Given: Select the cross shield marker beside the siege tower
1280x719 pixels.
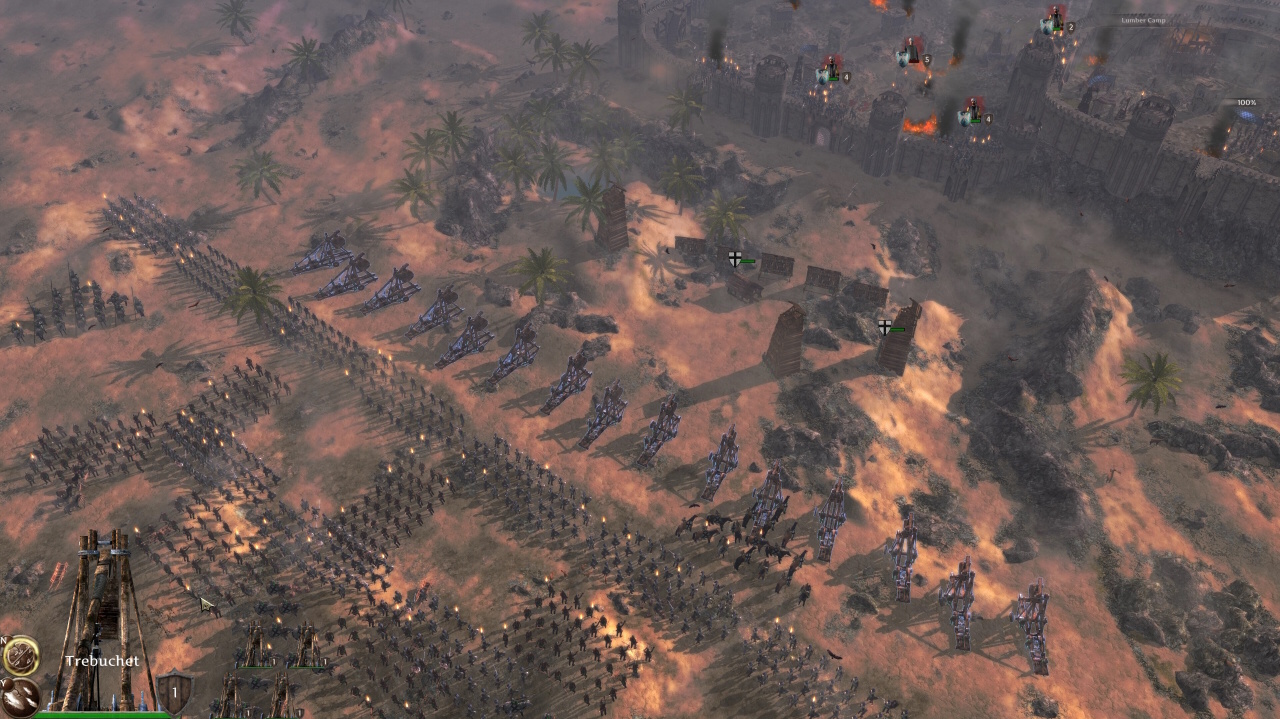Looking at the screenshot, I should (x=885, y=327).
